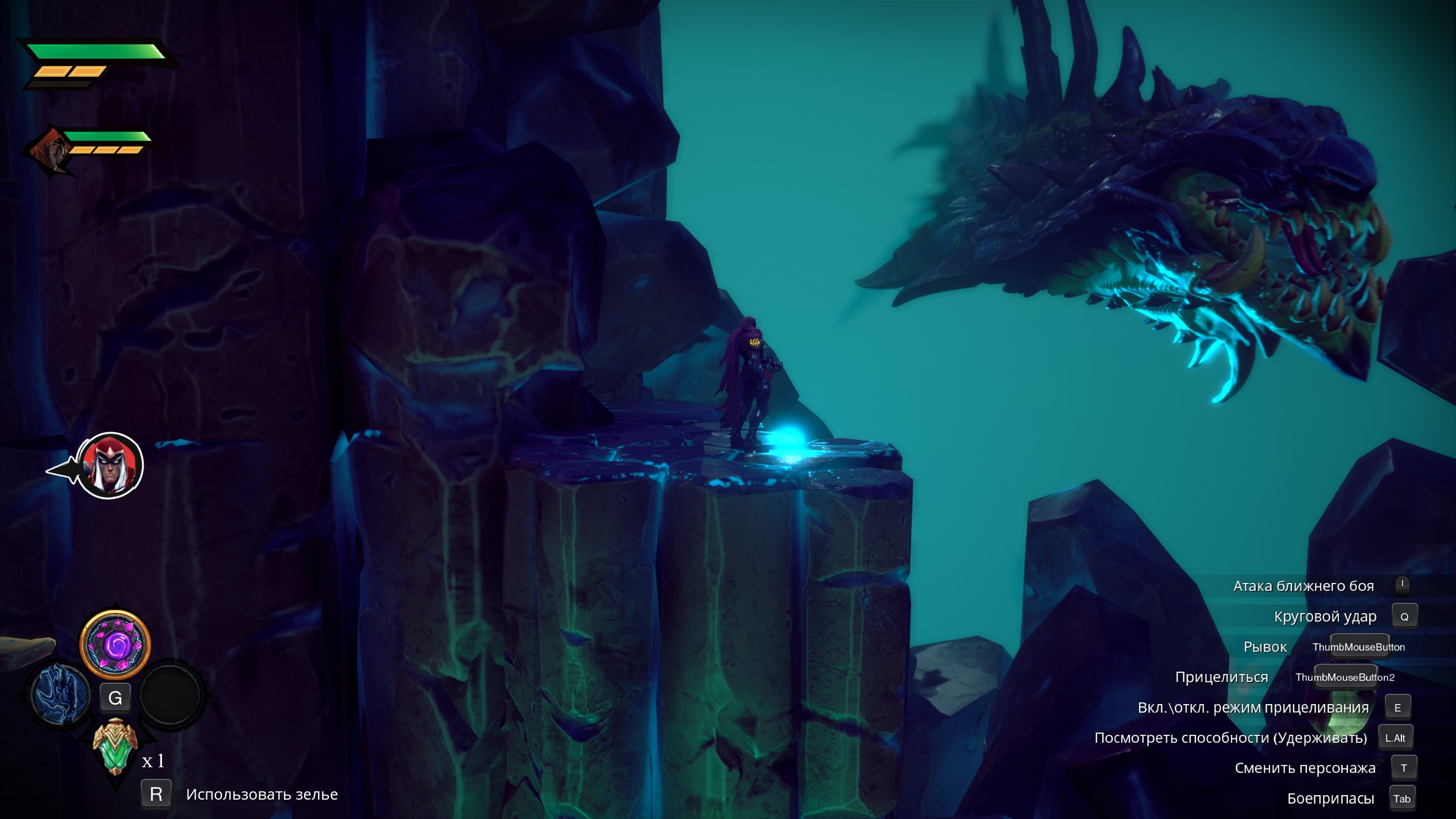
Task: Select the purple vortex ability icon
Action: (x=117, y=646)
